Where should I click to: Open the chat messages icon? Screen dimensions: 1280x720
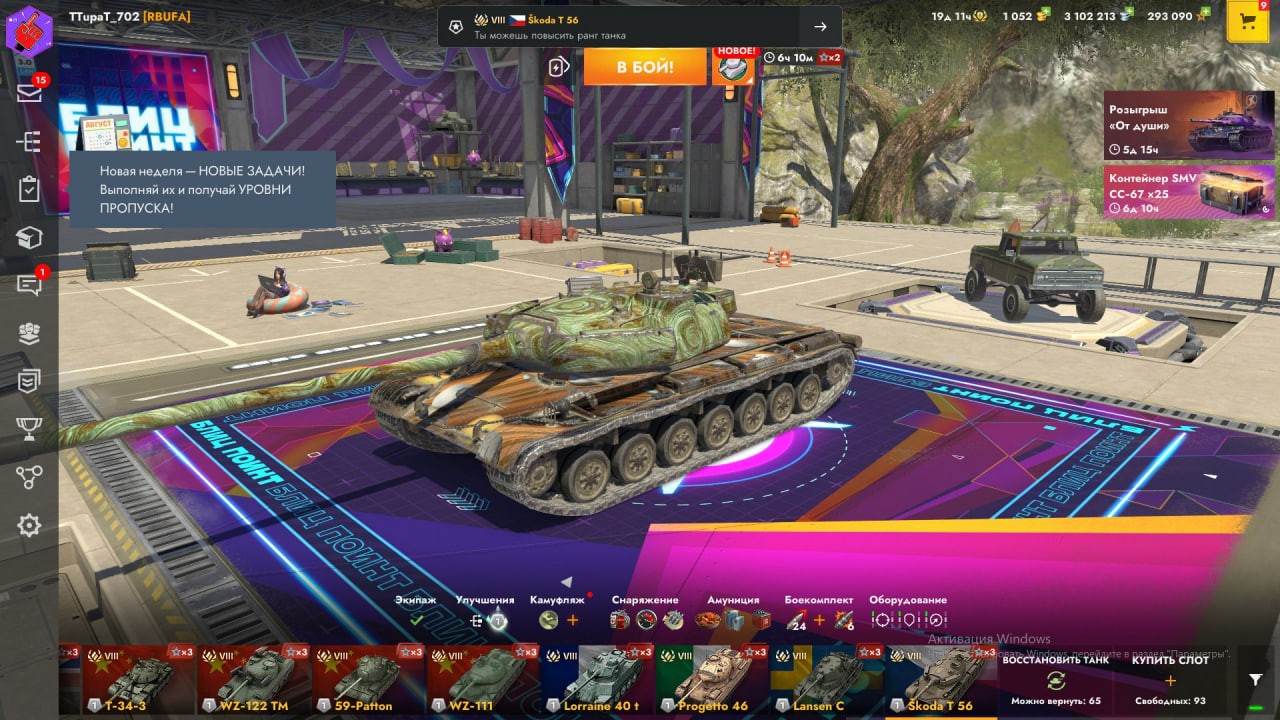tap(29, 286)
